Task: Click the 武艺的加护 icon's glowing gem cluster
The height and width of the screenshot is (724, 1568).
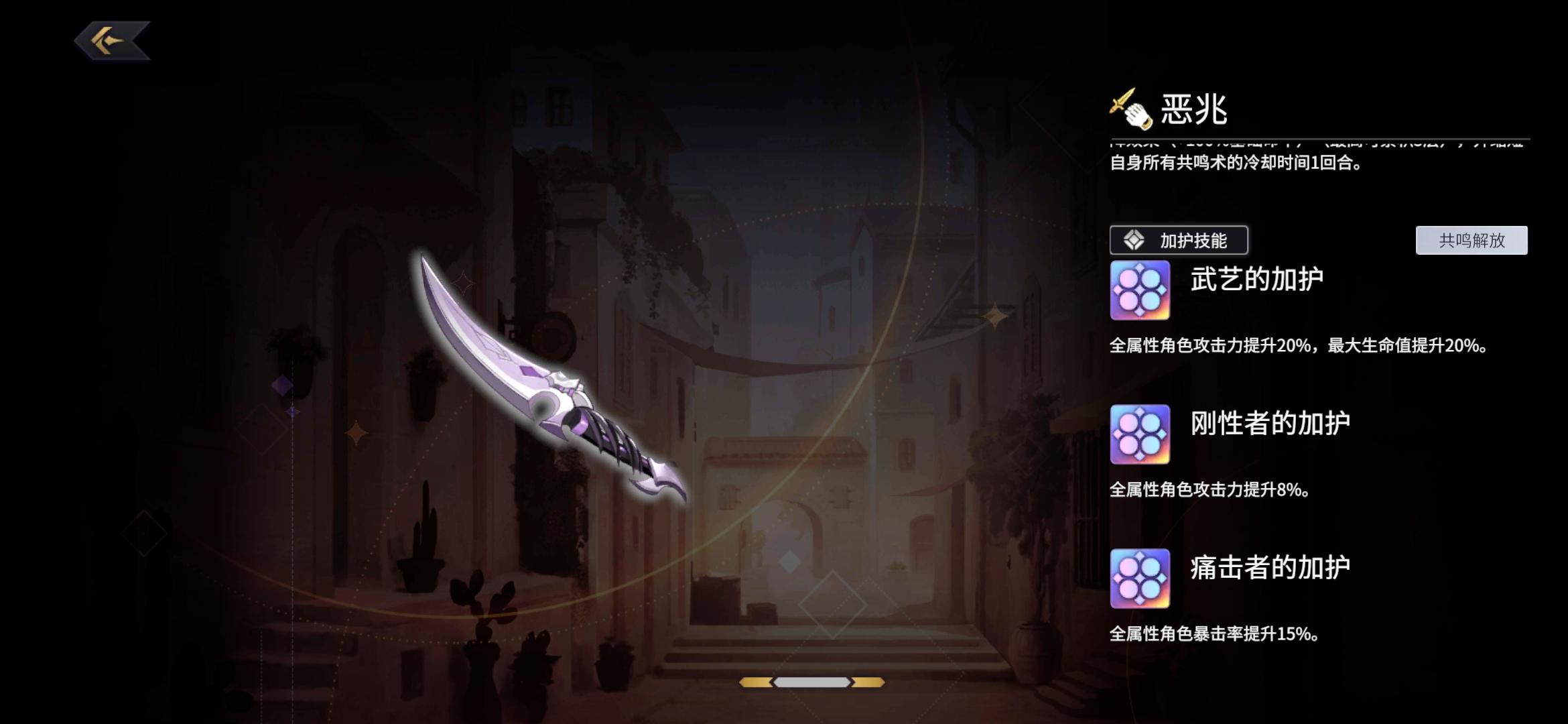Action: 1139,290
